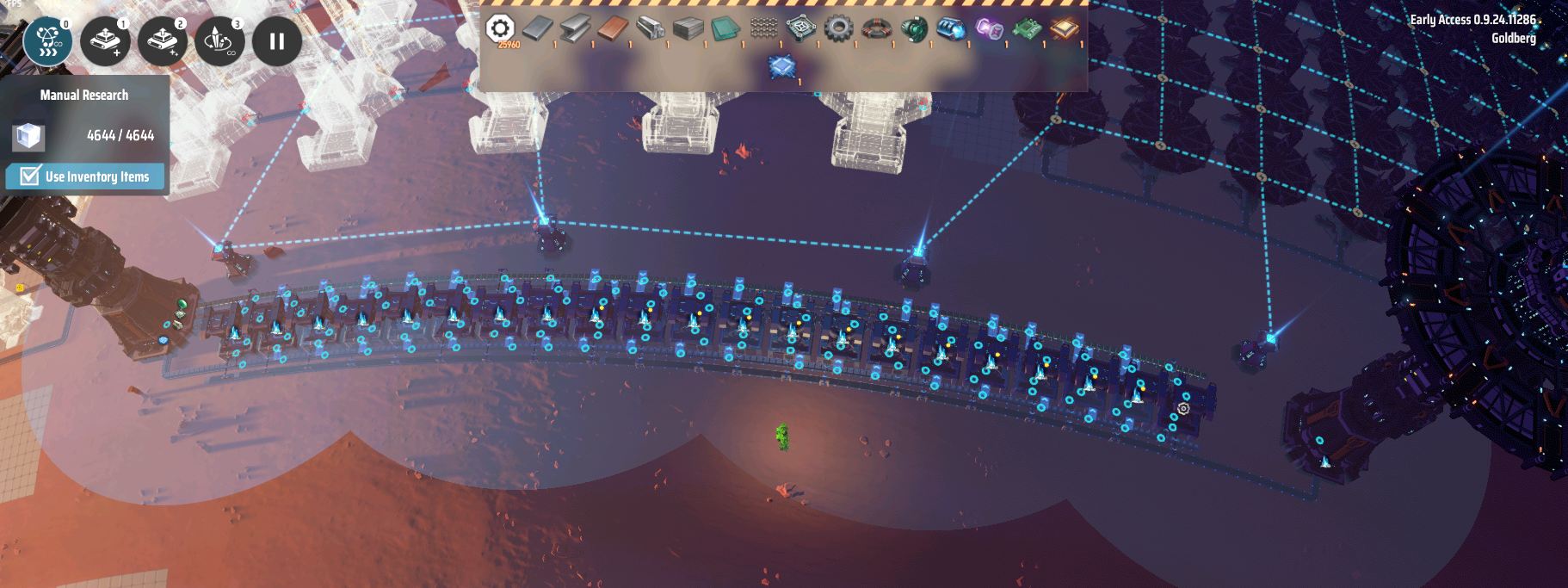The height and width of the screenshot is (588, 1568).
Task: Choose the square metal frame item slot
Action: click(x=800, y=29)
